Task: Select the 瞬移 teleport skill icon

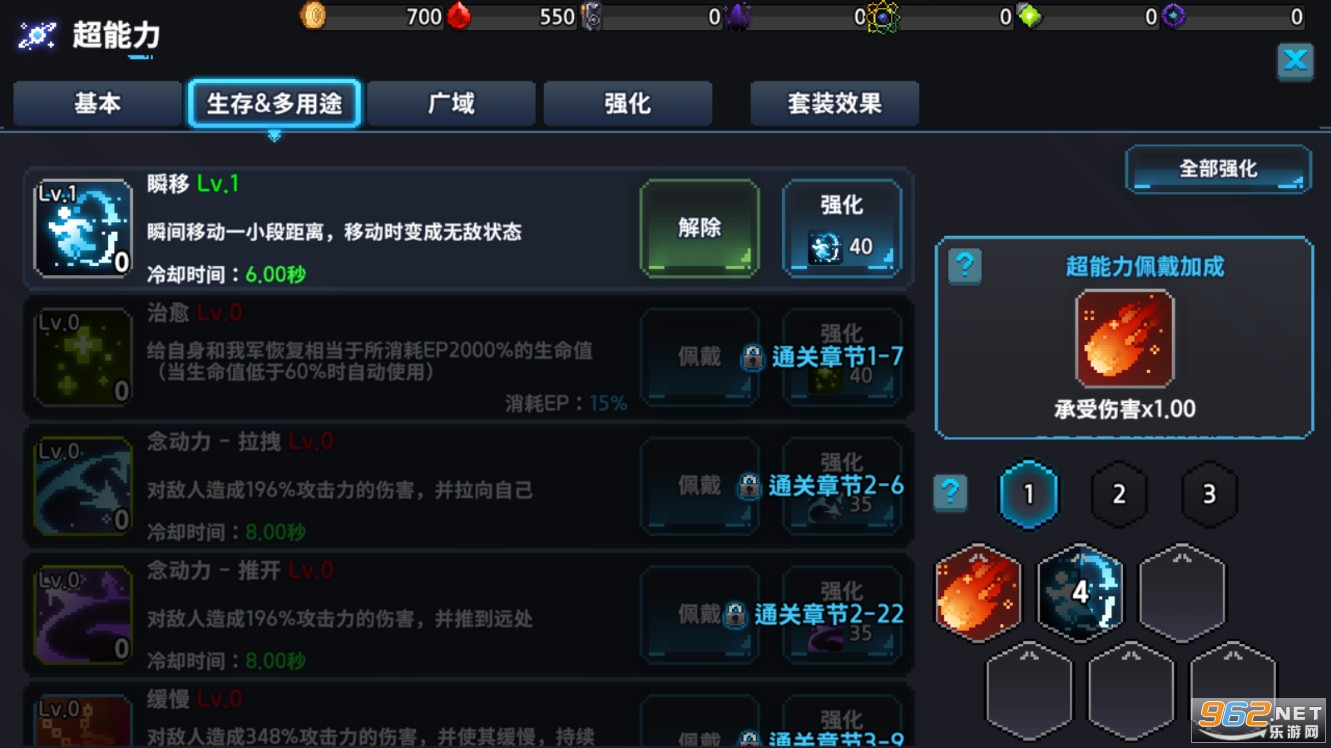Action: (83, 227)
